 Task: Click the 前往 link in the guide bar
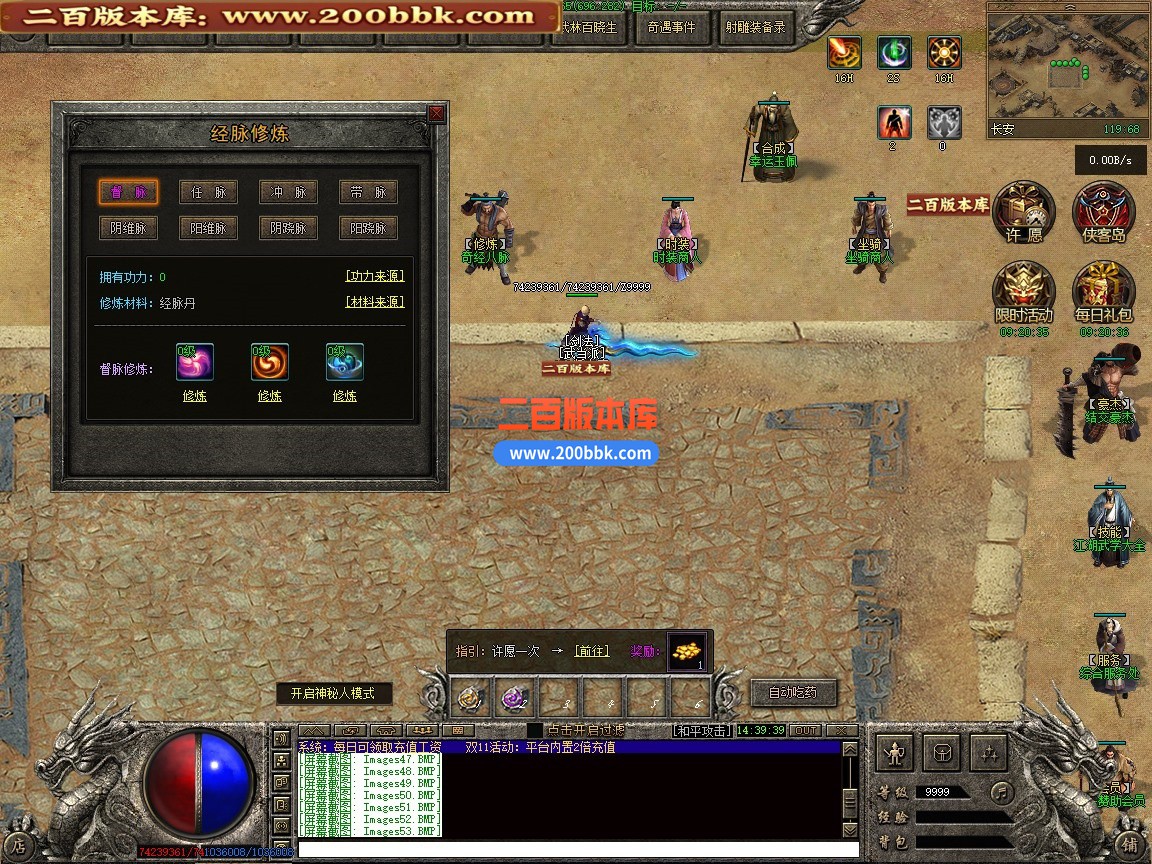[x=591, y=651]
